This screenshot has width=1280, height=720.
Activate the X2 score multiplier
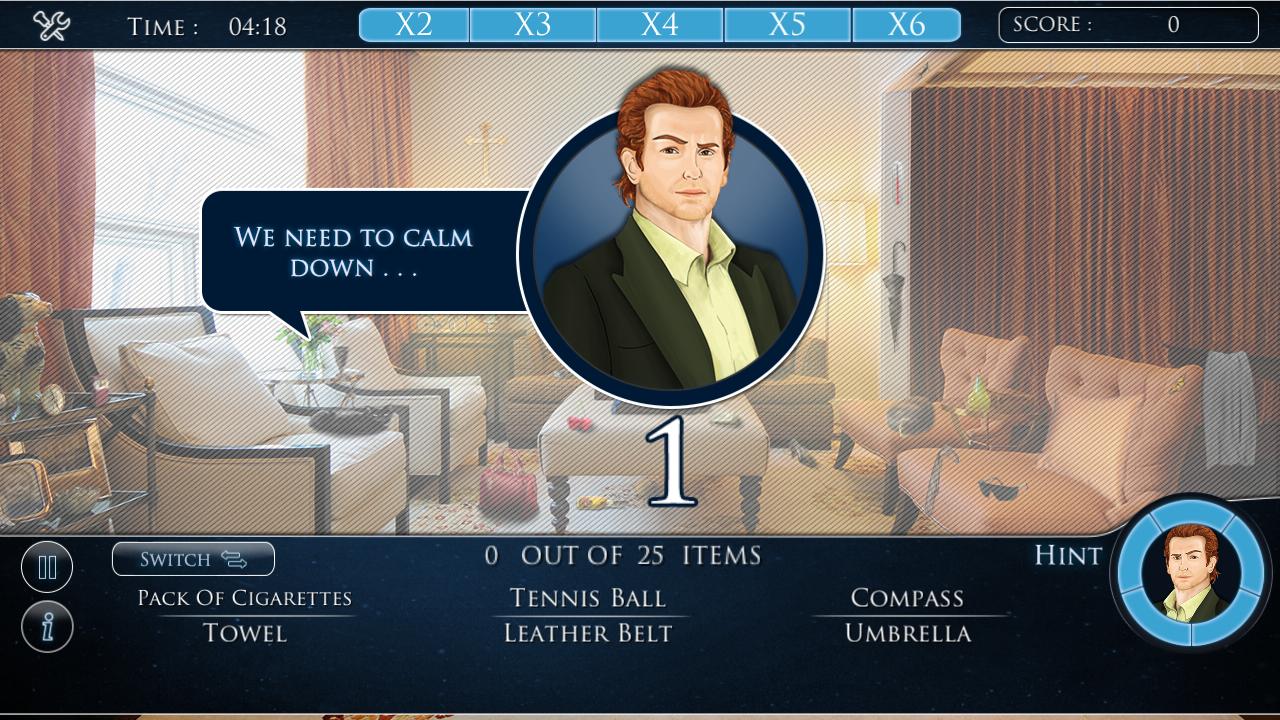pos(413,24)
